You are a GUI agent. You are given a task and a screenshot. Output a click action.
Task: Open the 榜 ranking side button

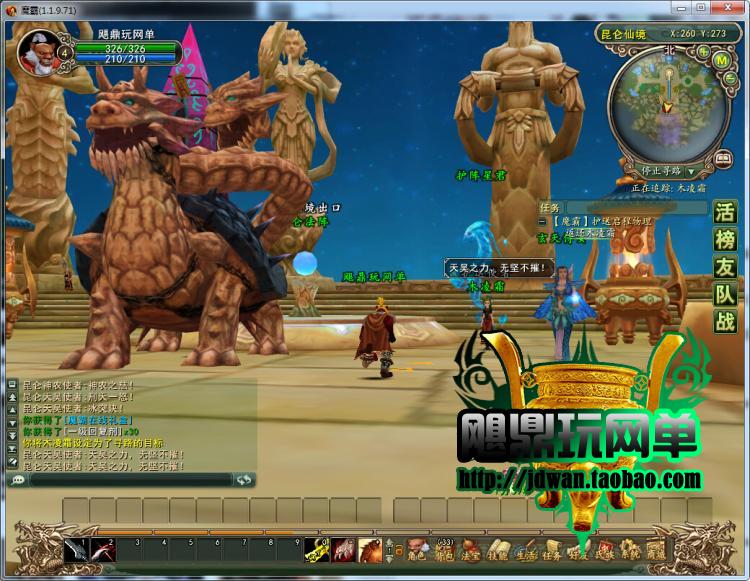(x=724, y=240)
